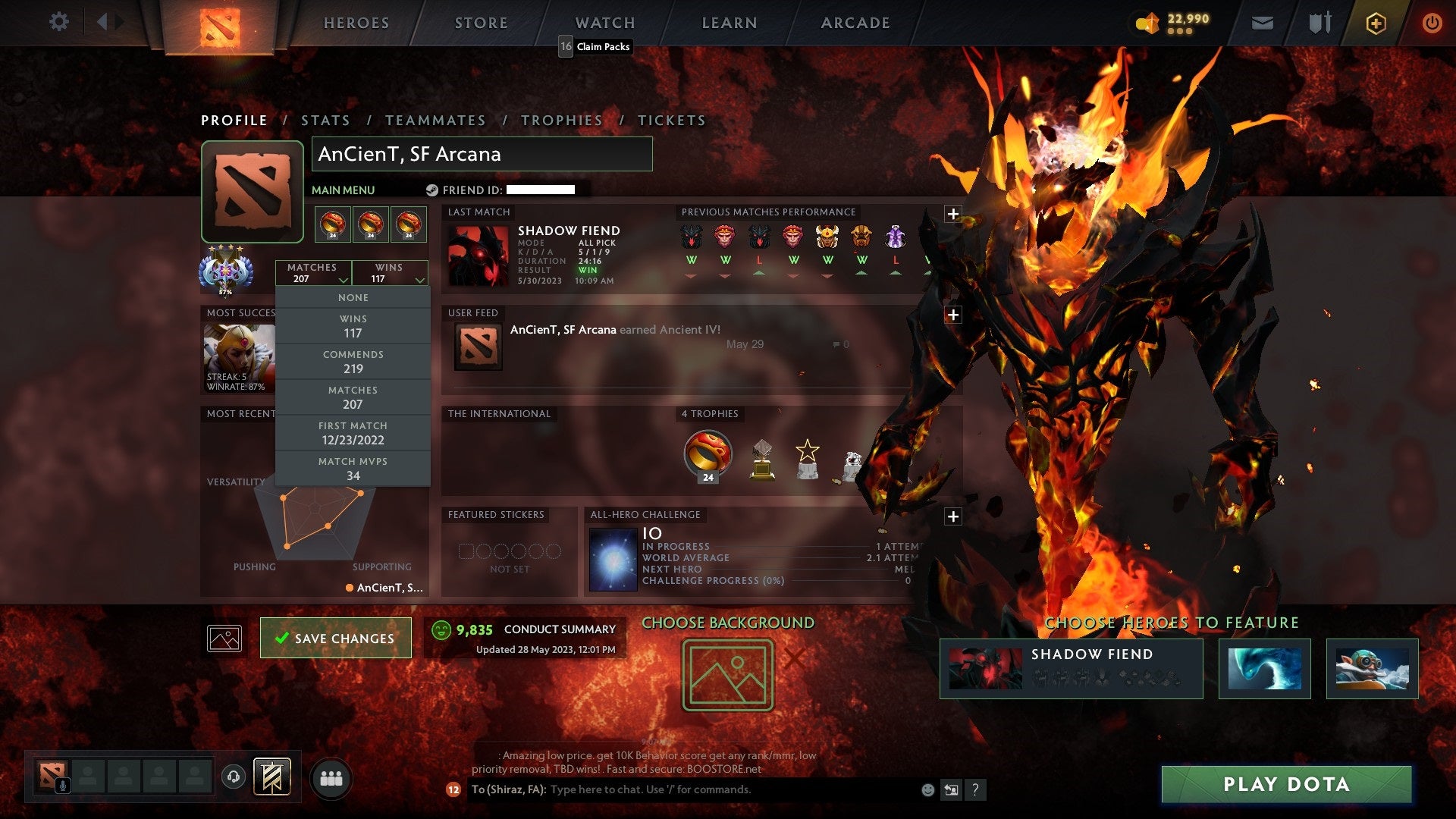Image resolution: width=1456 pixels, height=819 pixels.
Task: Click the help question mark beside chat
Action: [976, 789]
